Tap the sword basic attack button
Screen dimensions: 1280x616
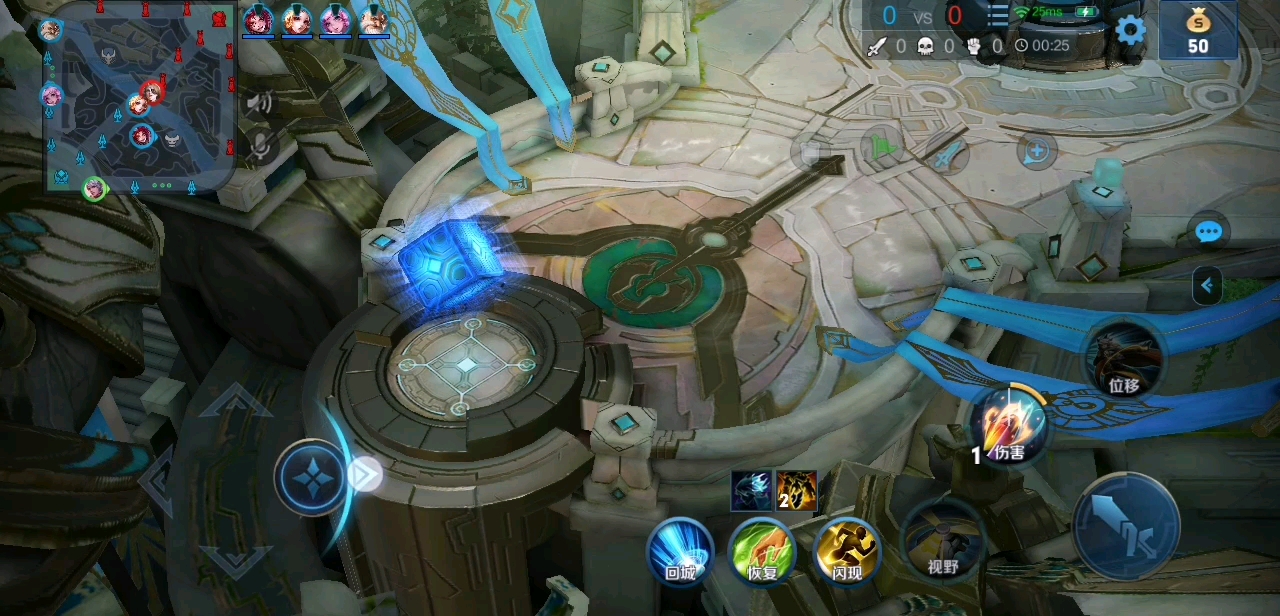click(1126, 526)
